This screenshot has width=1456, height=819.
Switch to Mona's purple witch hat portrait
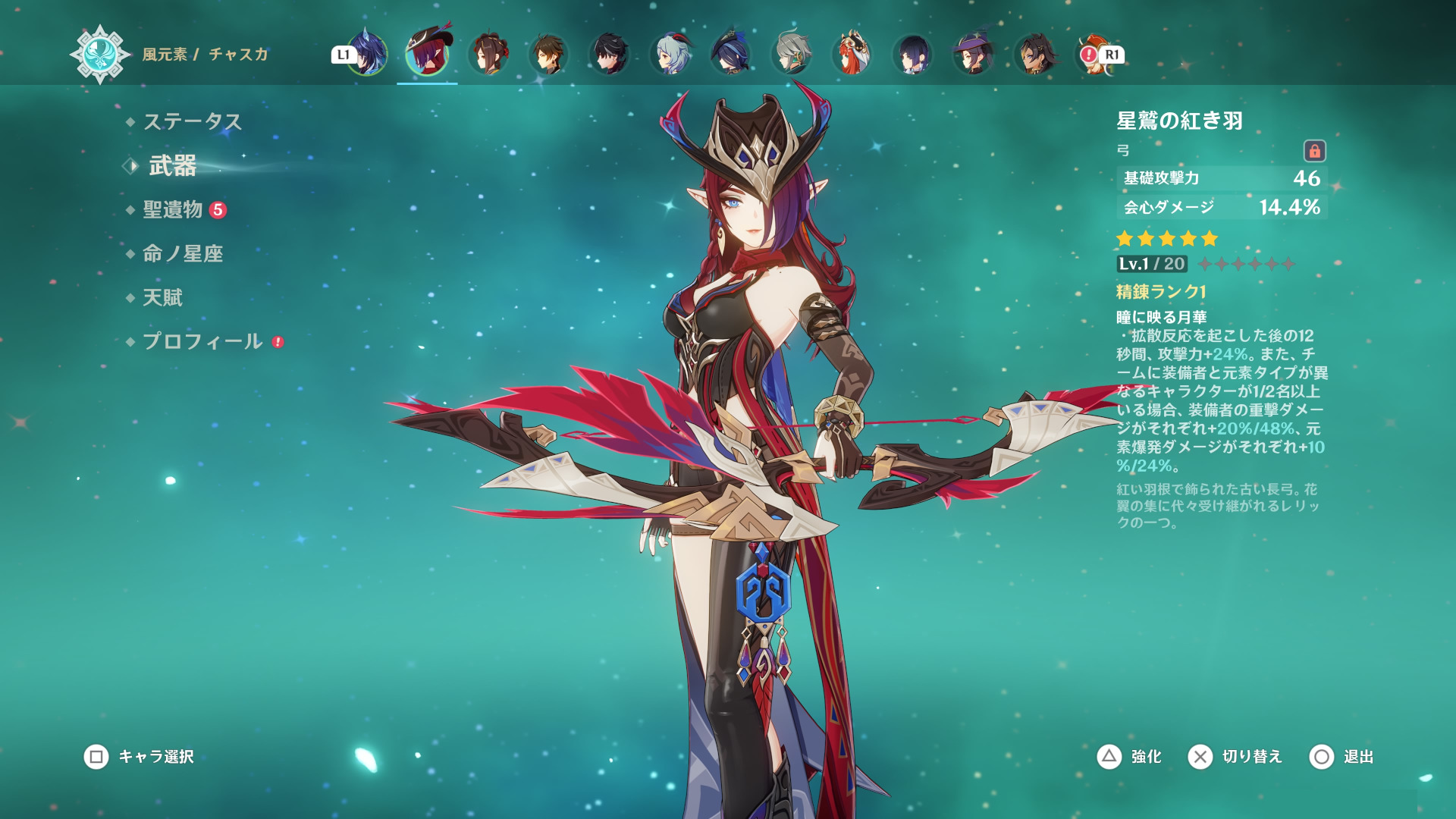click(x=974, y=54)
